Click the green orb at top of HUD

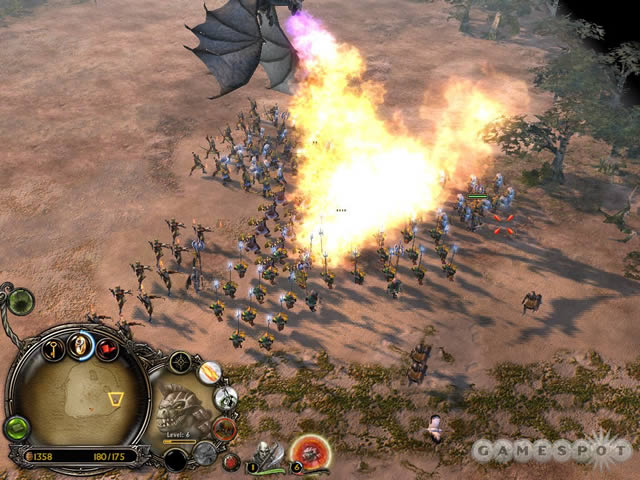(20, 301)
